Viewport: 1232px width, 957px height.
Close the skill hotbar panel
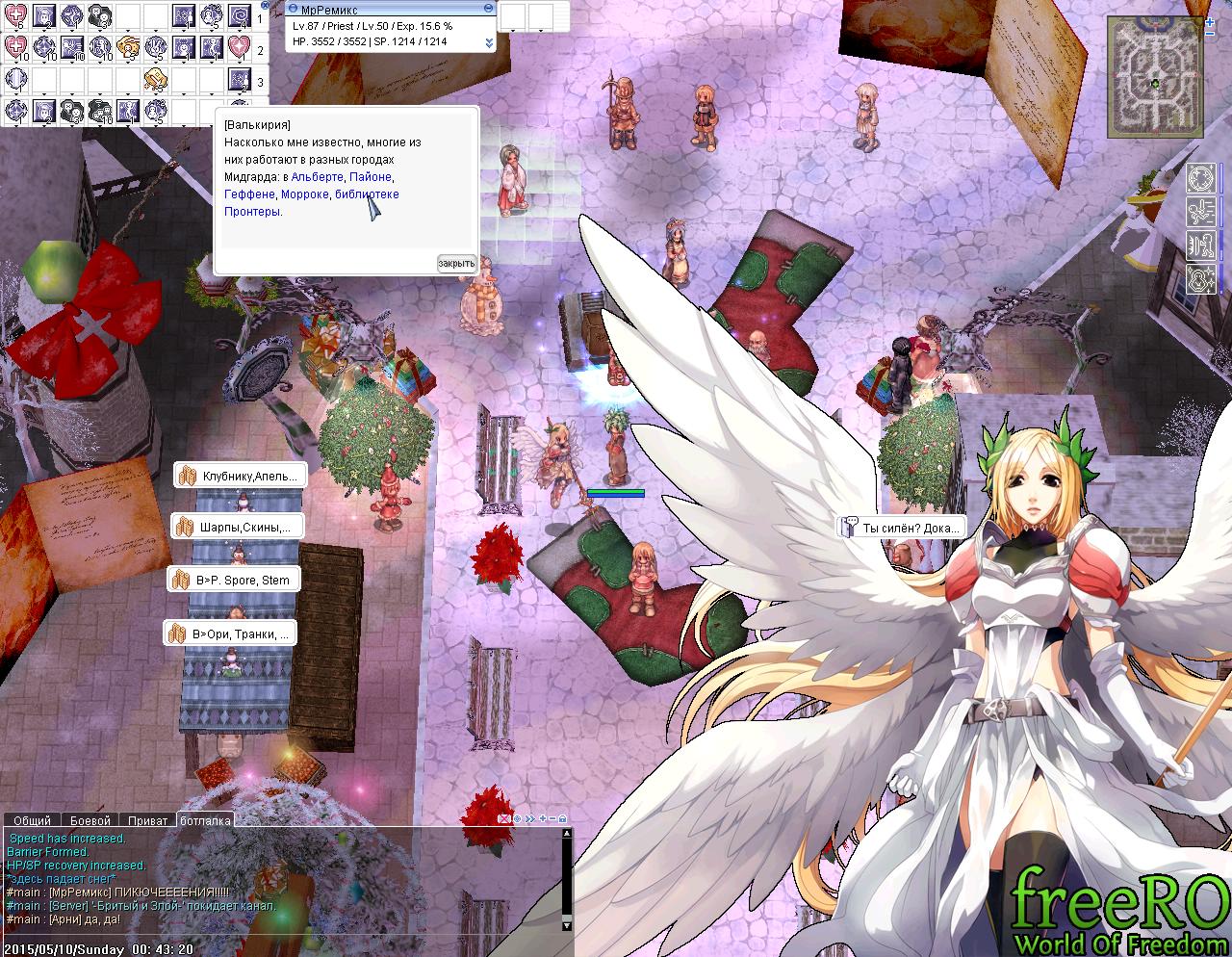(266, 6)
